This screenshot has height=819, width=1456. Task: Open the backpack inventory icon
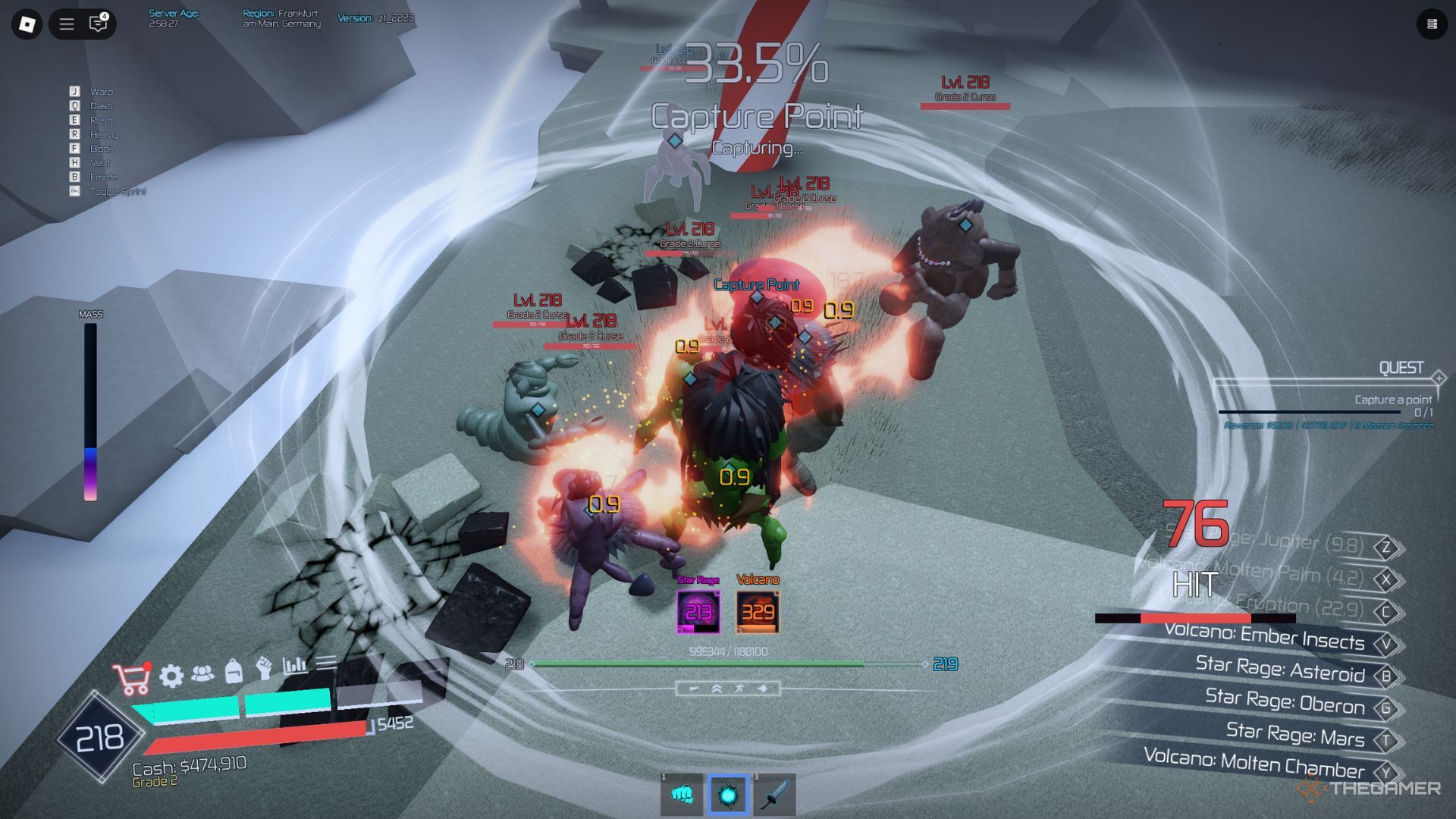coord(234,670)
